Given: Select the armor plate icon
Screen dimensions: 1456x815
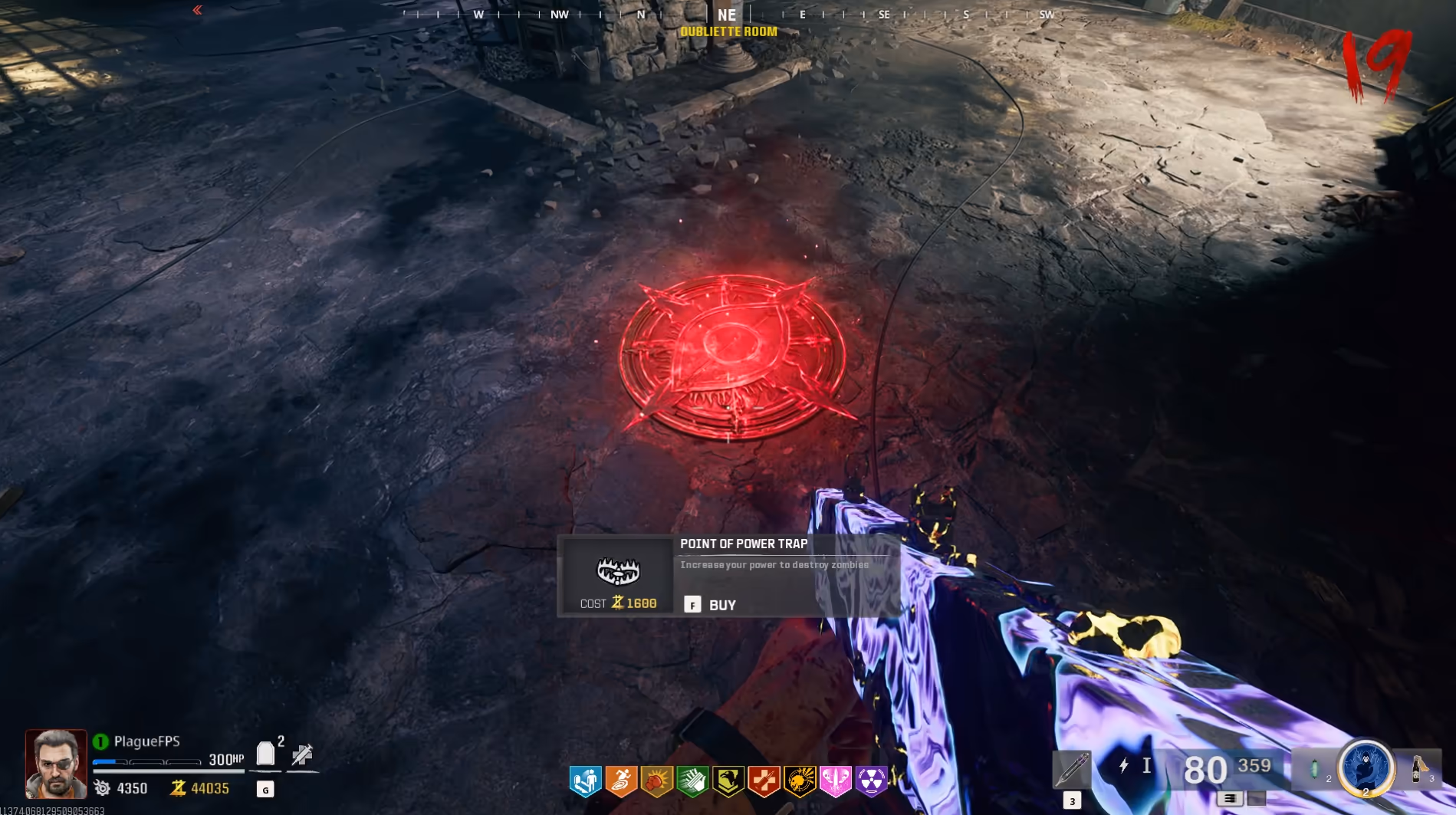Looking at the screenshot, I should coord(265,753).
